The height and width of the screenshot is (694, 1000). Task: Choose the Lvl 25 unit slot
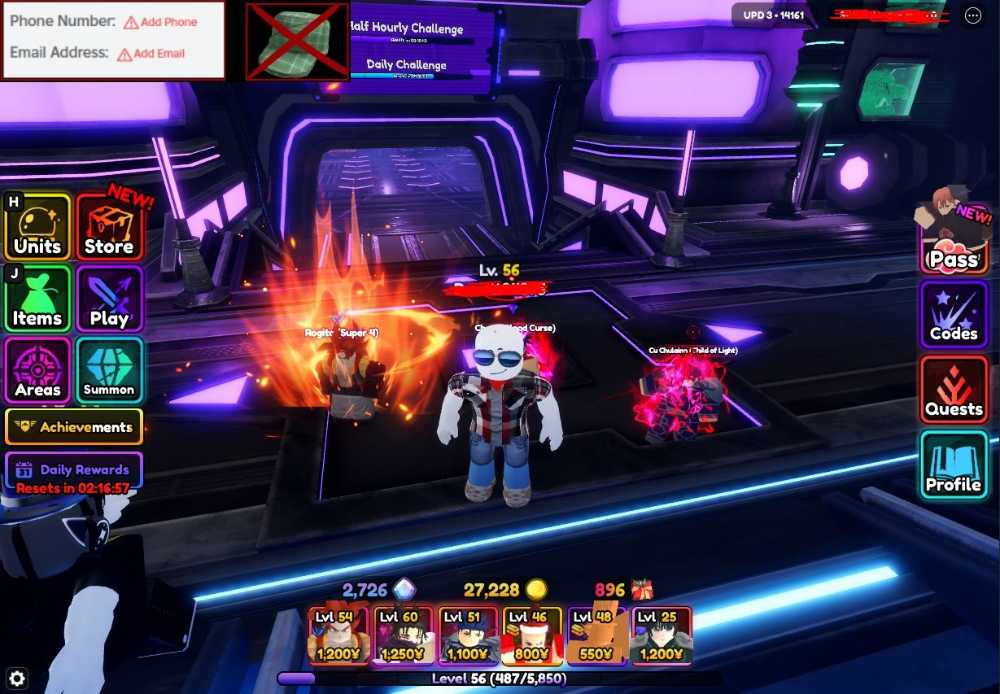pyautogui.click(x=662, y=636)
